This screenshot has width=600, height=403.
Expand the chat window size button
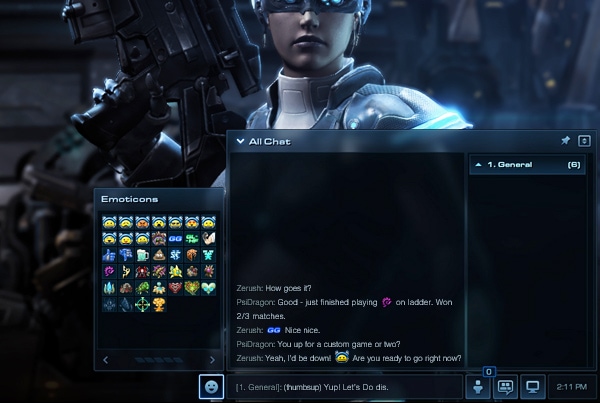583,141
